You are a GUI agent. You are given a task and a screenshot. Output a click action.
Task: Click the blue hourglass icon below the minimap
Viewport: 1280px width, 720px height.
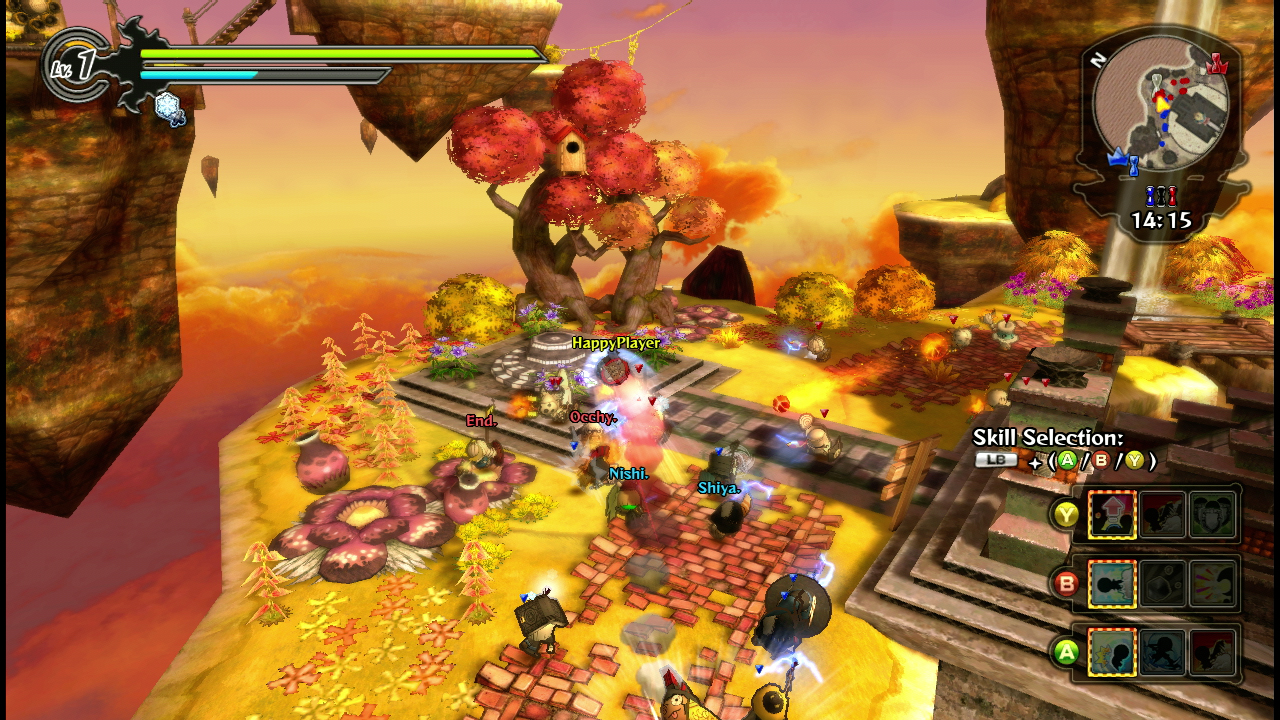pos(1149,195)
